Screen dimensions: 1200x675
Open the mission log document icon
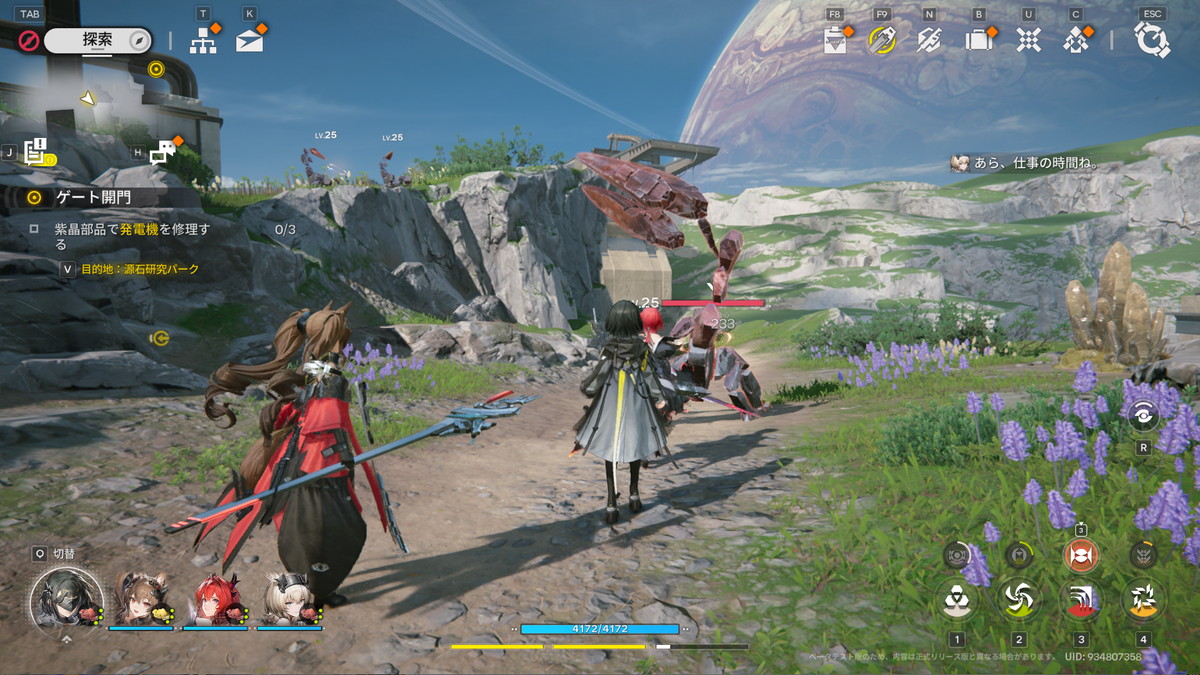click(36, 152)
